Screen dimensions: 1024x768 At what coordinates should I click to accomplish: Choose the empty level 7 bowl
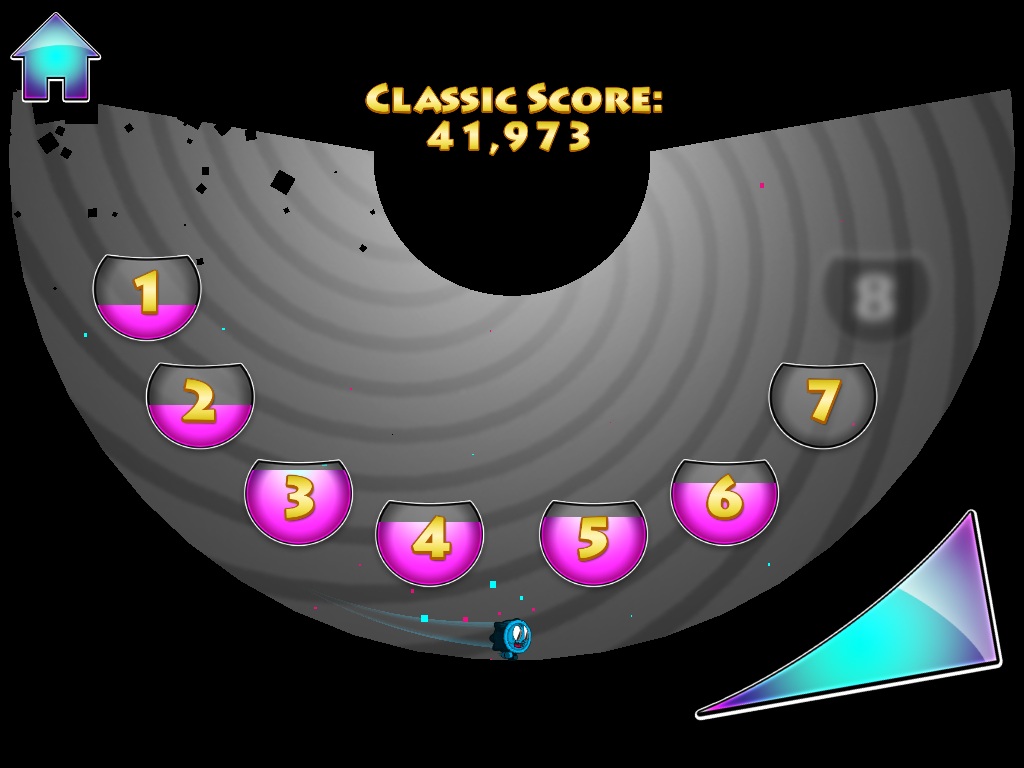point(822,404)
